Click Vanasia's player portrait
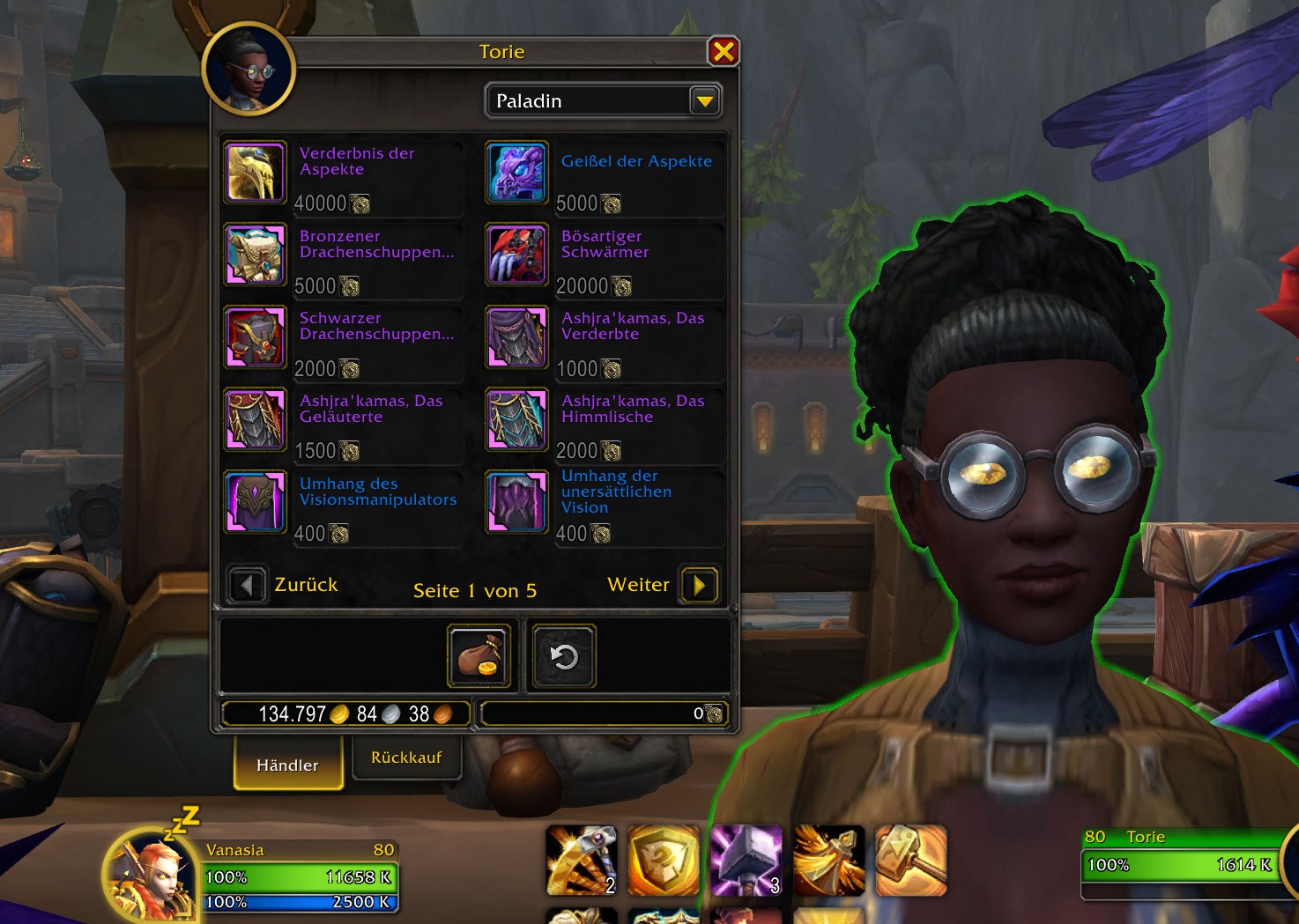The image size is (1299, 924). pyautogui.click(x=150, y=875)
